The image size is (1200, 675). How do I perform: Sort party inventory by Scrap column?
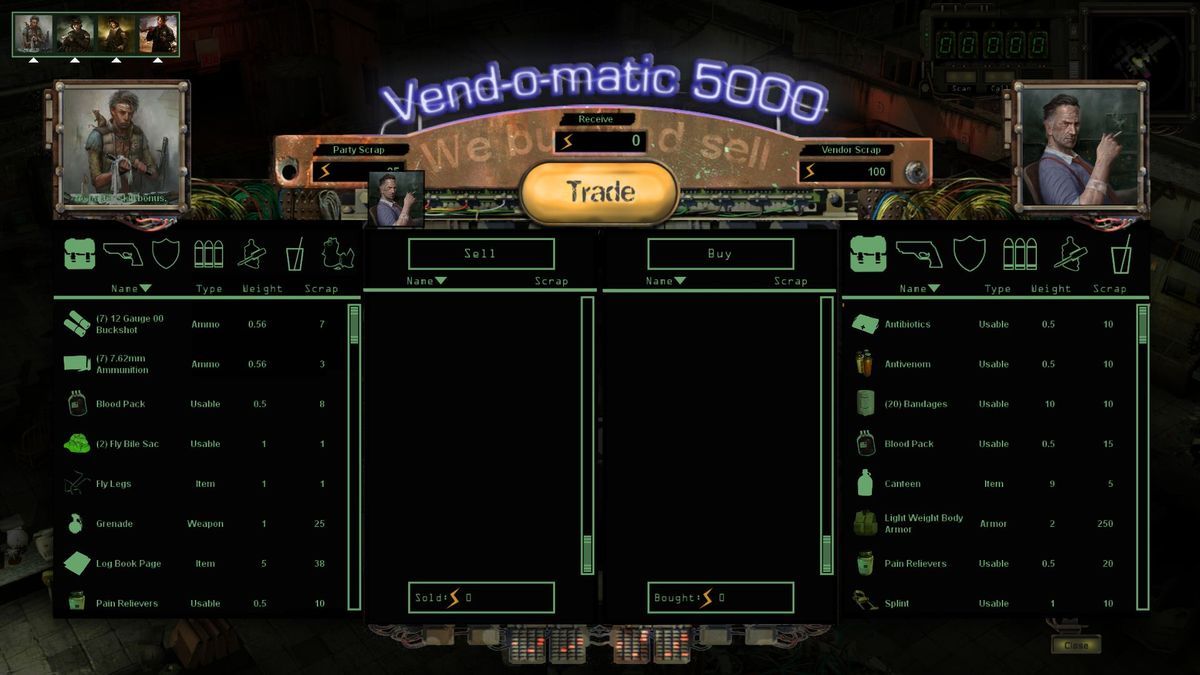(321, 289)
